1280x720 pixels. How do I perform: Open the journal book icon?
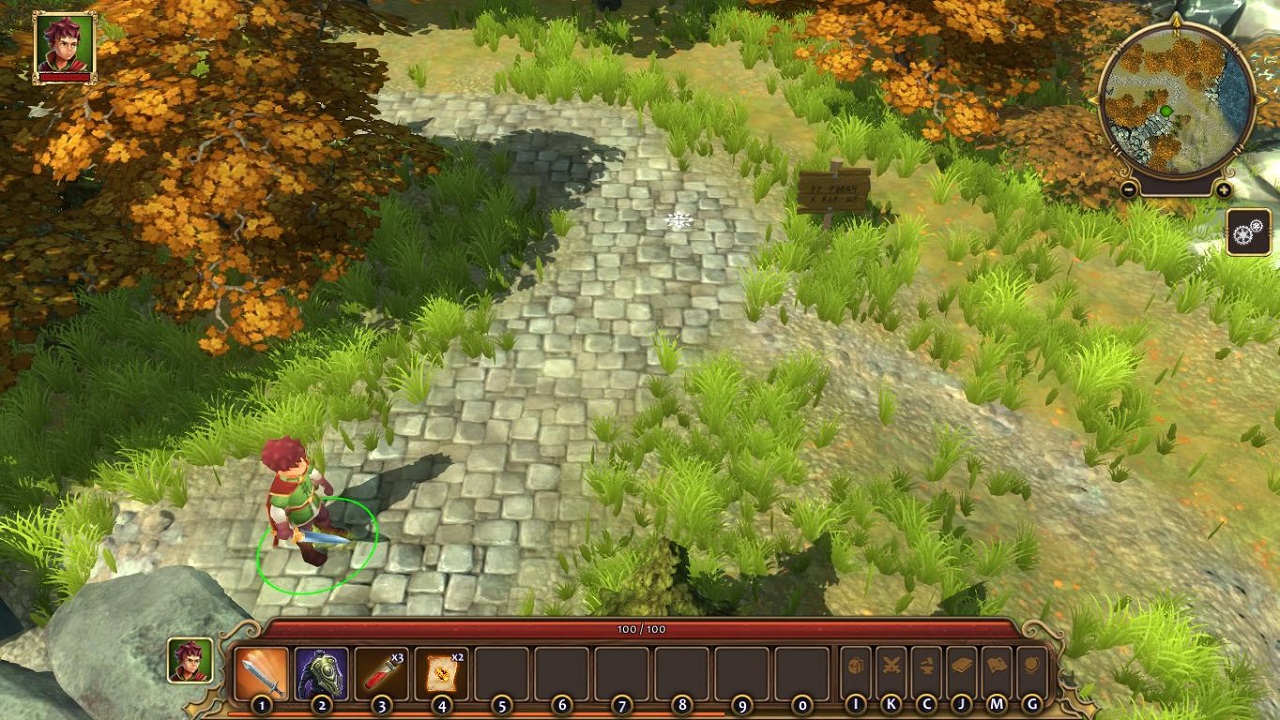click(961, 667)
